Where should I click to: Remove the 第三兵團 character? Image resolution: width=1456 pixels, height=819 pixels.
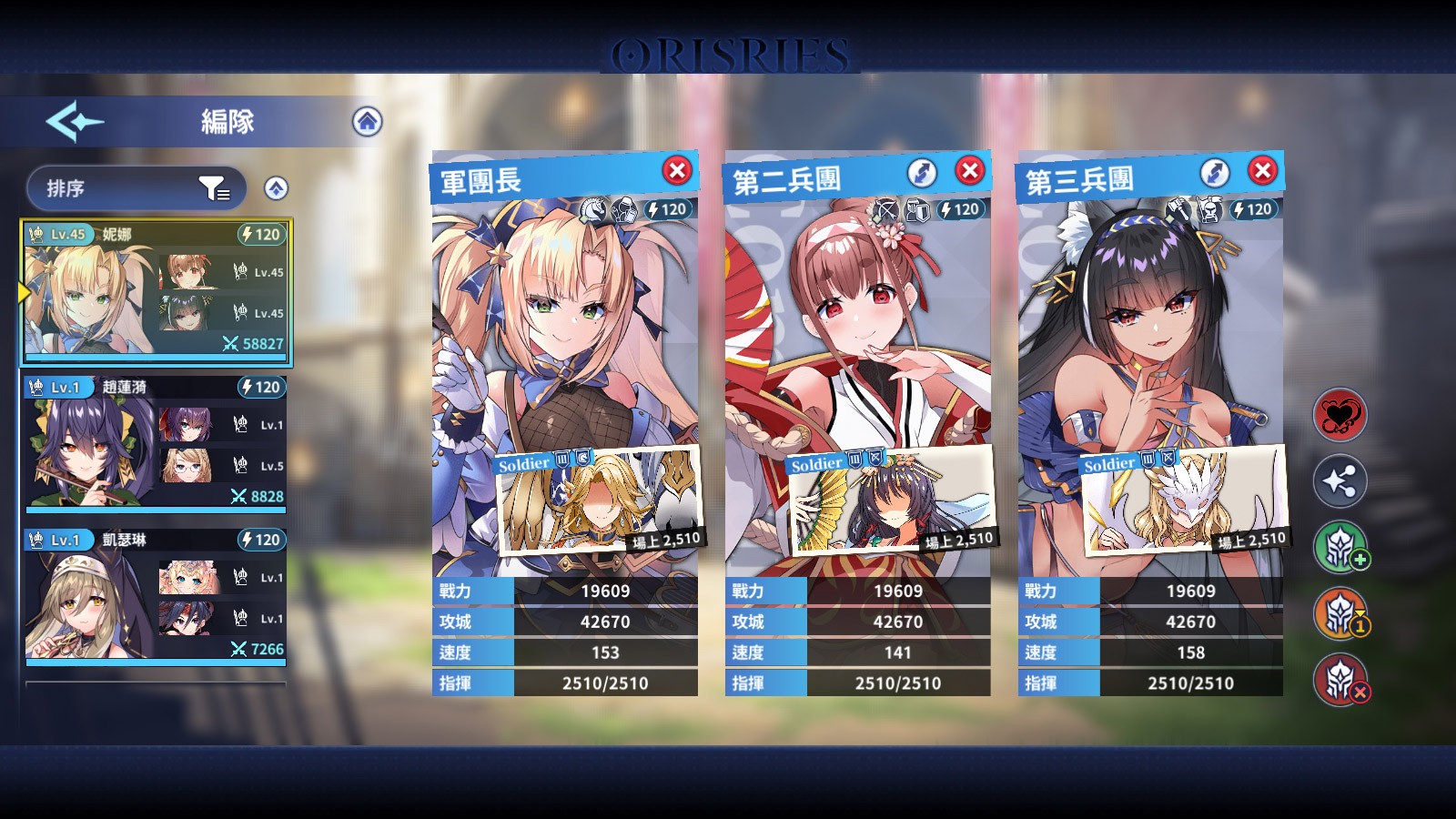pyautogui.click(x=1262, y=170)
